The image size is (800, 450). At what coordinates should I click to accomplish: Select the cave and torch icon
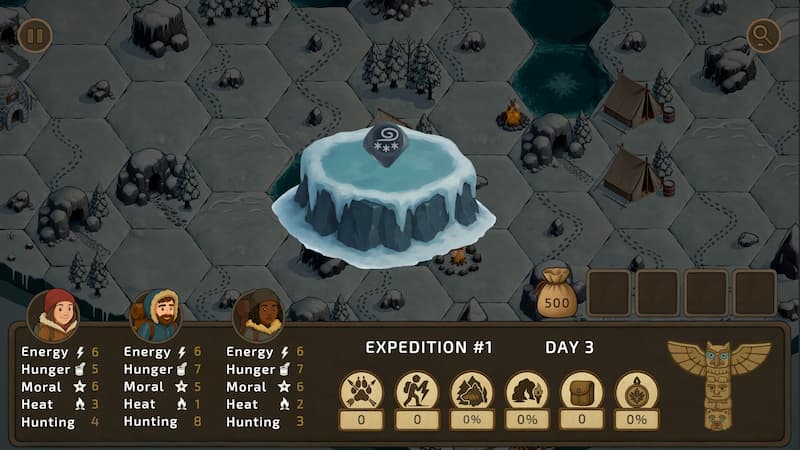(527, 391)
